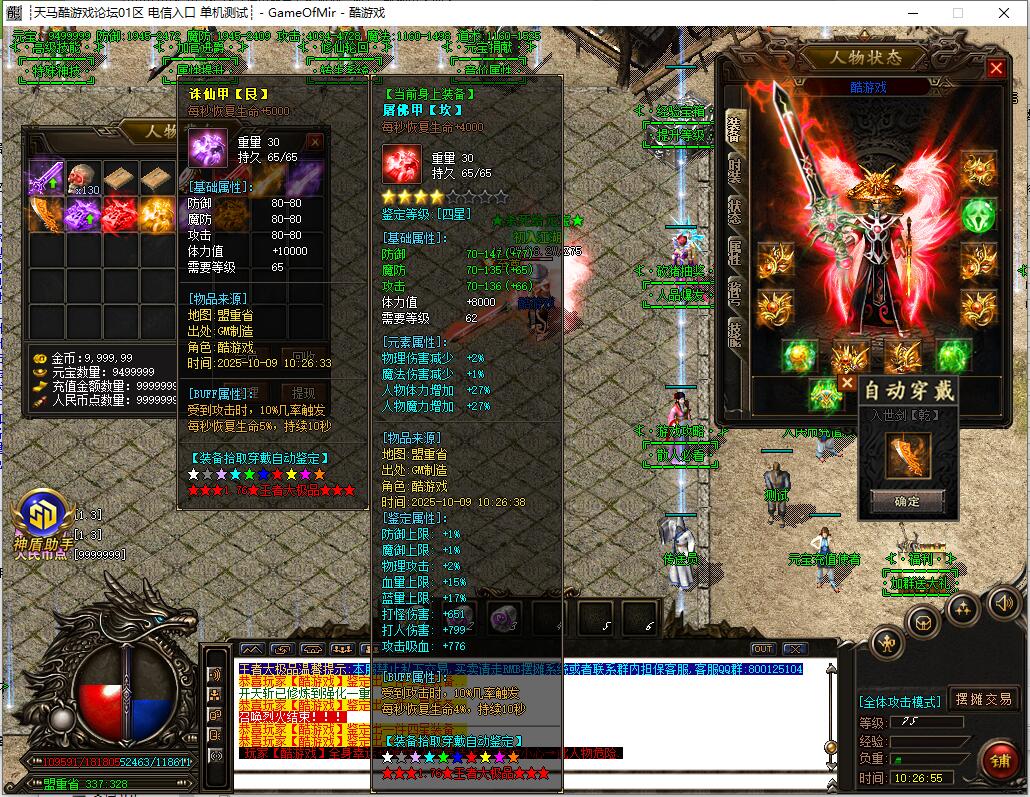Close the 自动穿戴 auto-equip popup
1030x797 pixels.
(847, 382)
